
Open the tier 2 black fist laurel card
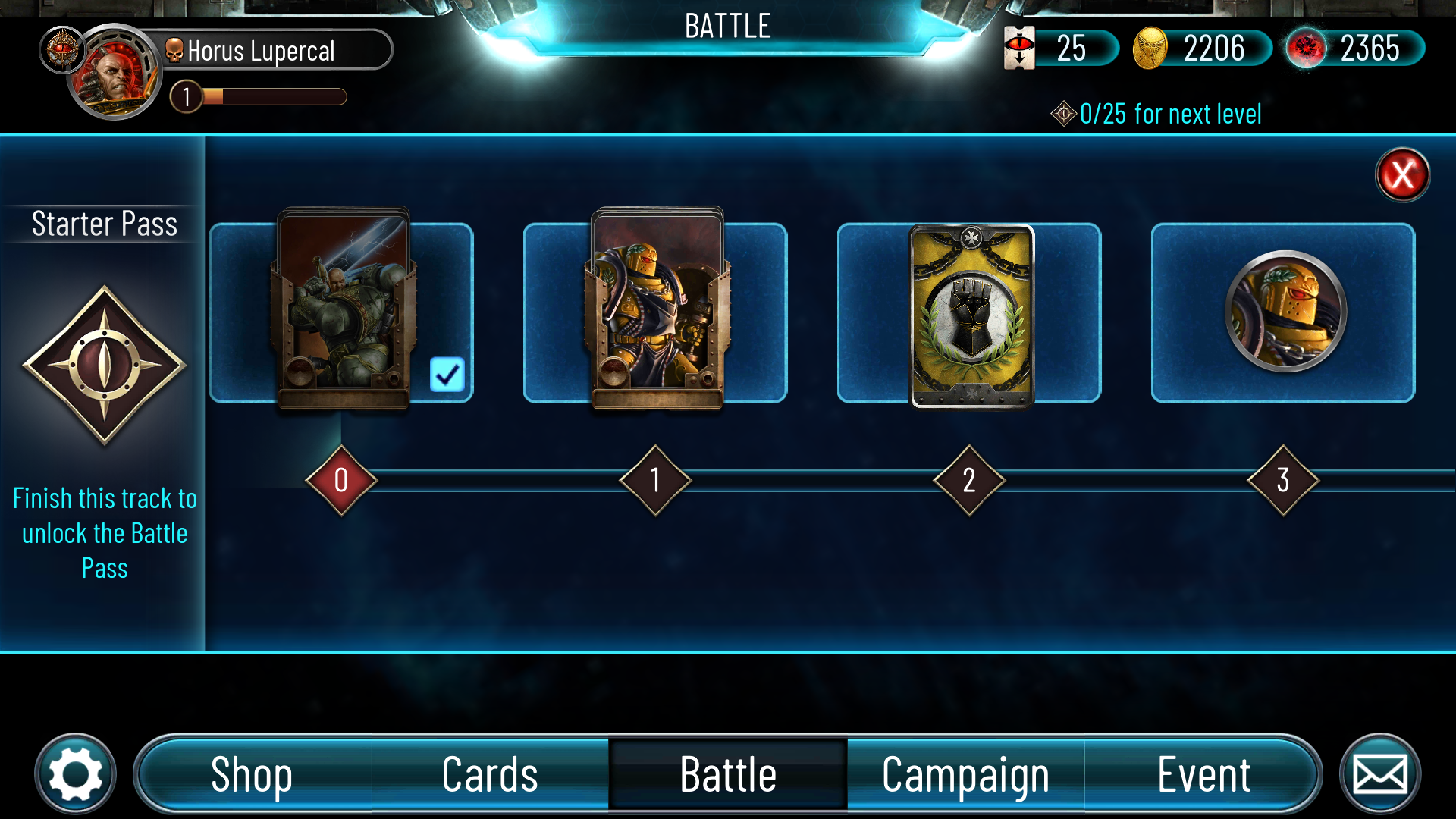pyautogui.click(x=969, y=313)
